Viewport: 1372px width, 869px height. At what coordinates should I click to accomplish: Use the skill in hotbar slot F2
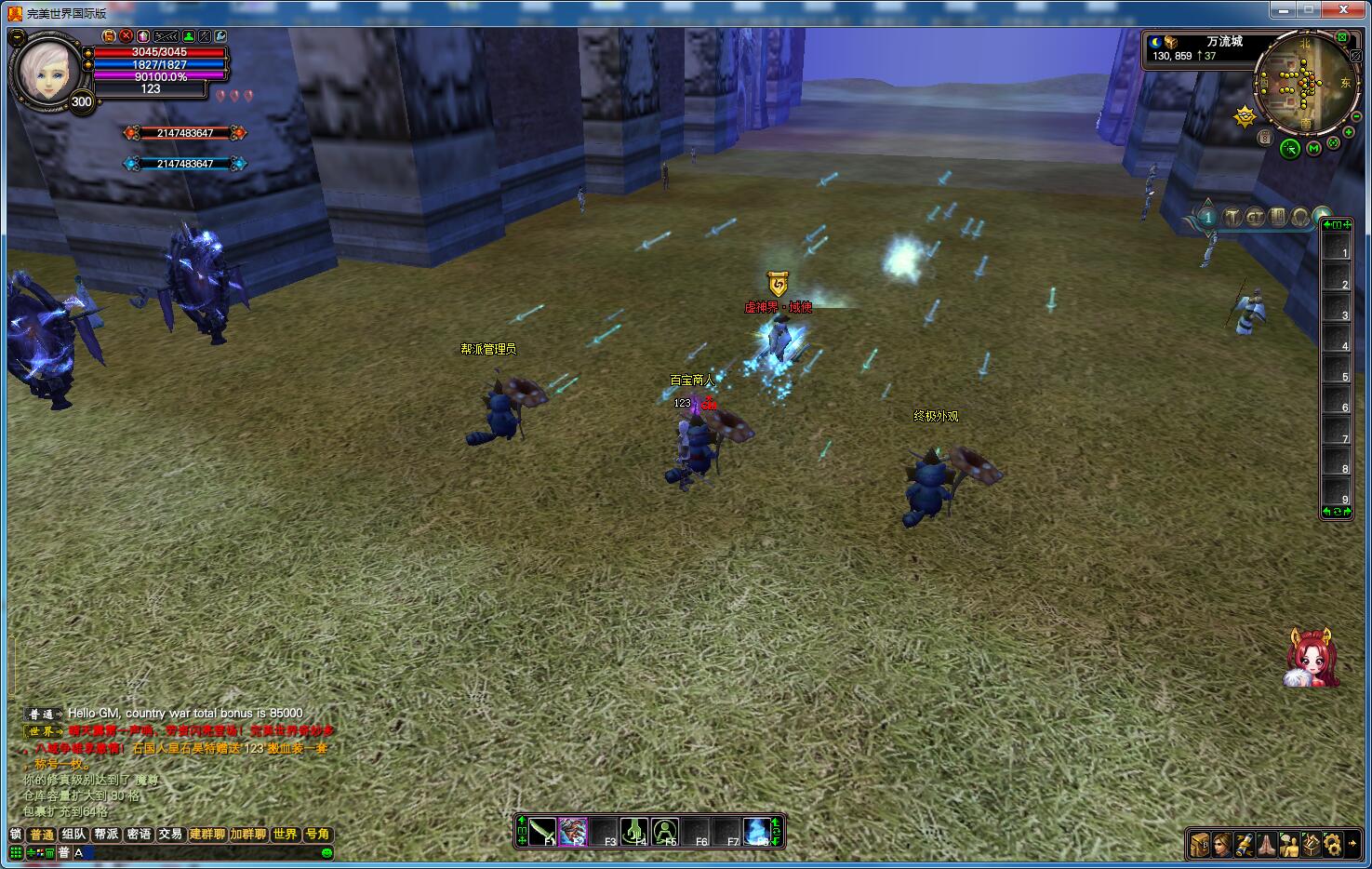coord(574,832)
